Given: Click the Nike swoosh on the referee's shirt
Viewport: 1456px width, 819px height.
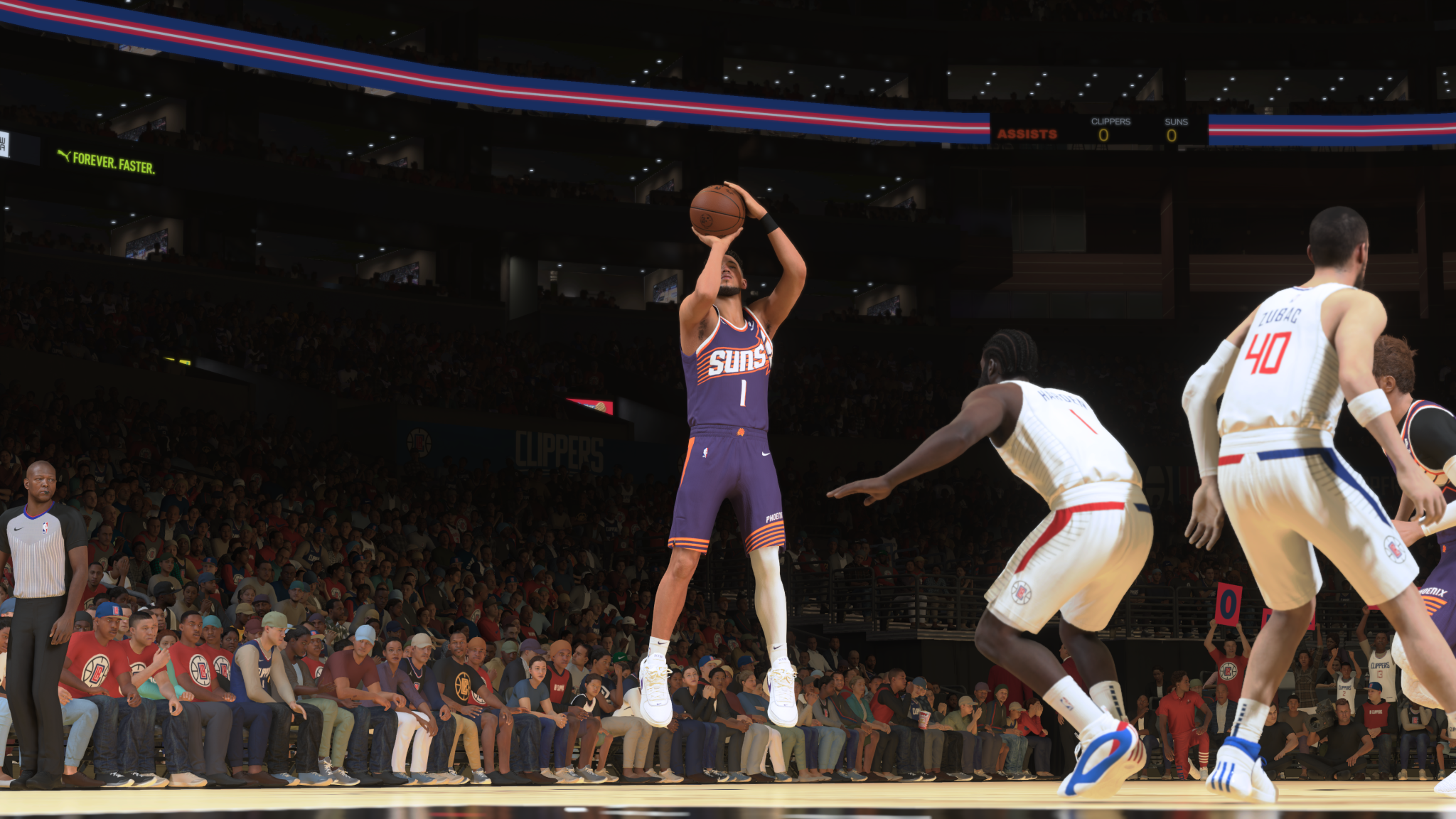Looking at the screenshot, I should (17, 529).
